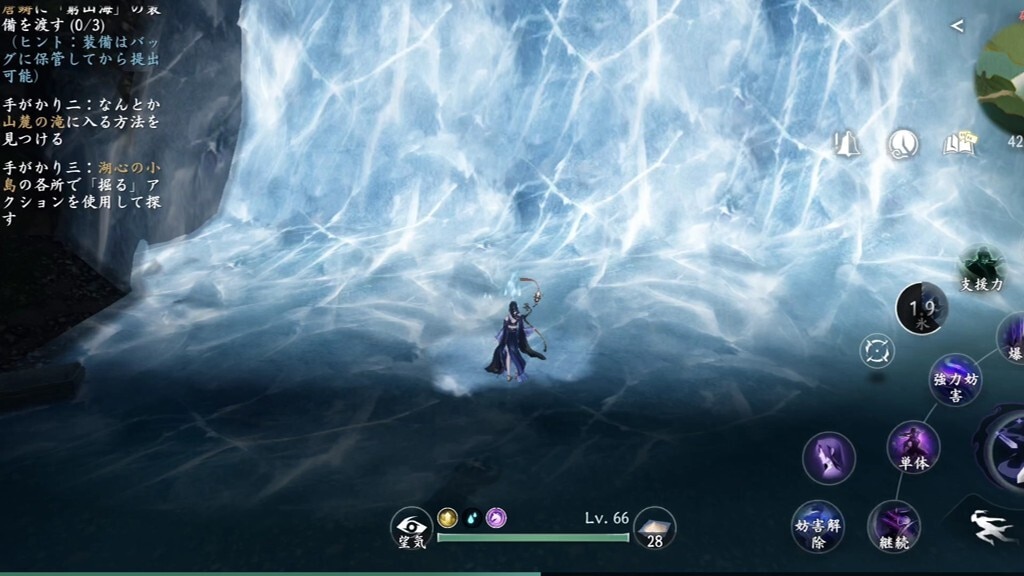Open the swirl-shaped round icon
The width and height of the screenshot is (1024, 576).
coord(903,145)
